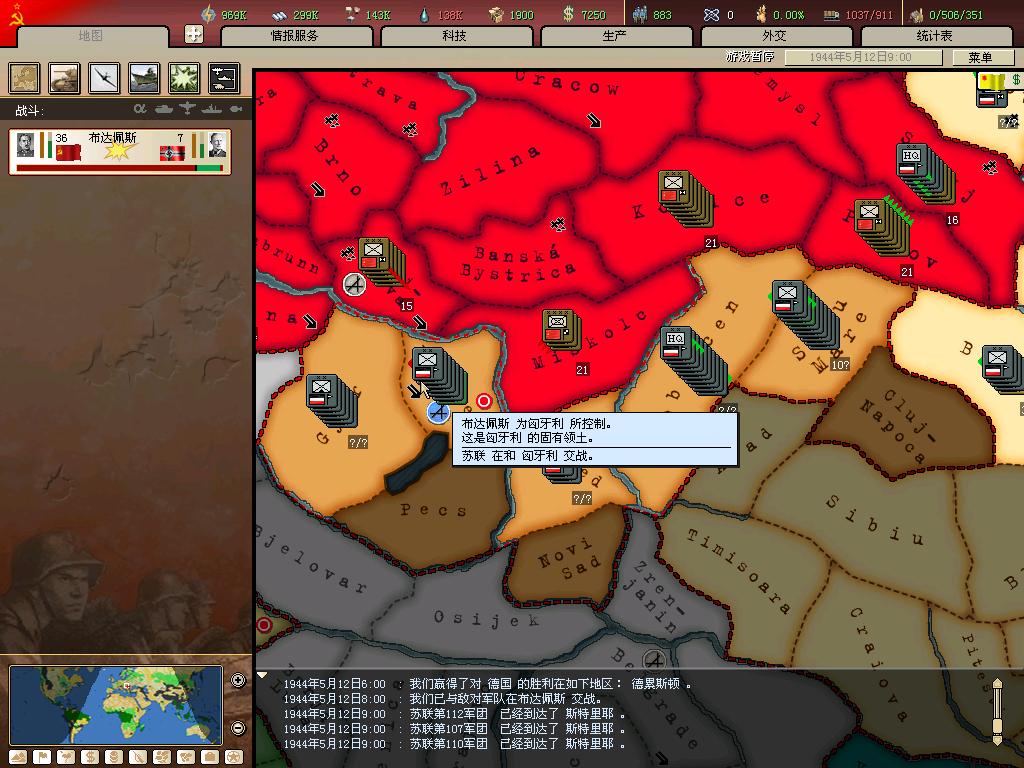The height and width of the screenshot is (768, 1024).
Task: Show naval units with the warship icon
Action: (x=144, y=78)
